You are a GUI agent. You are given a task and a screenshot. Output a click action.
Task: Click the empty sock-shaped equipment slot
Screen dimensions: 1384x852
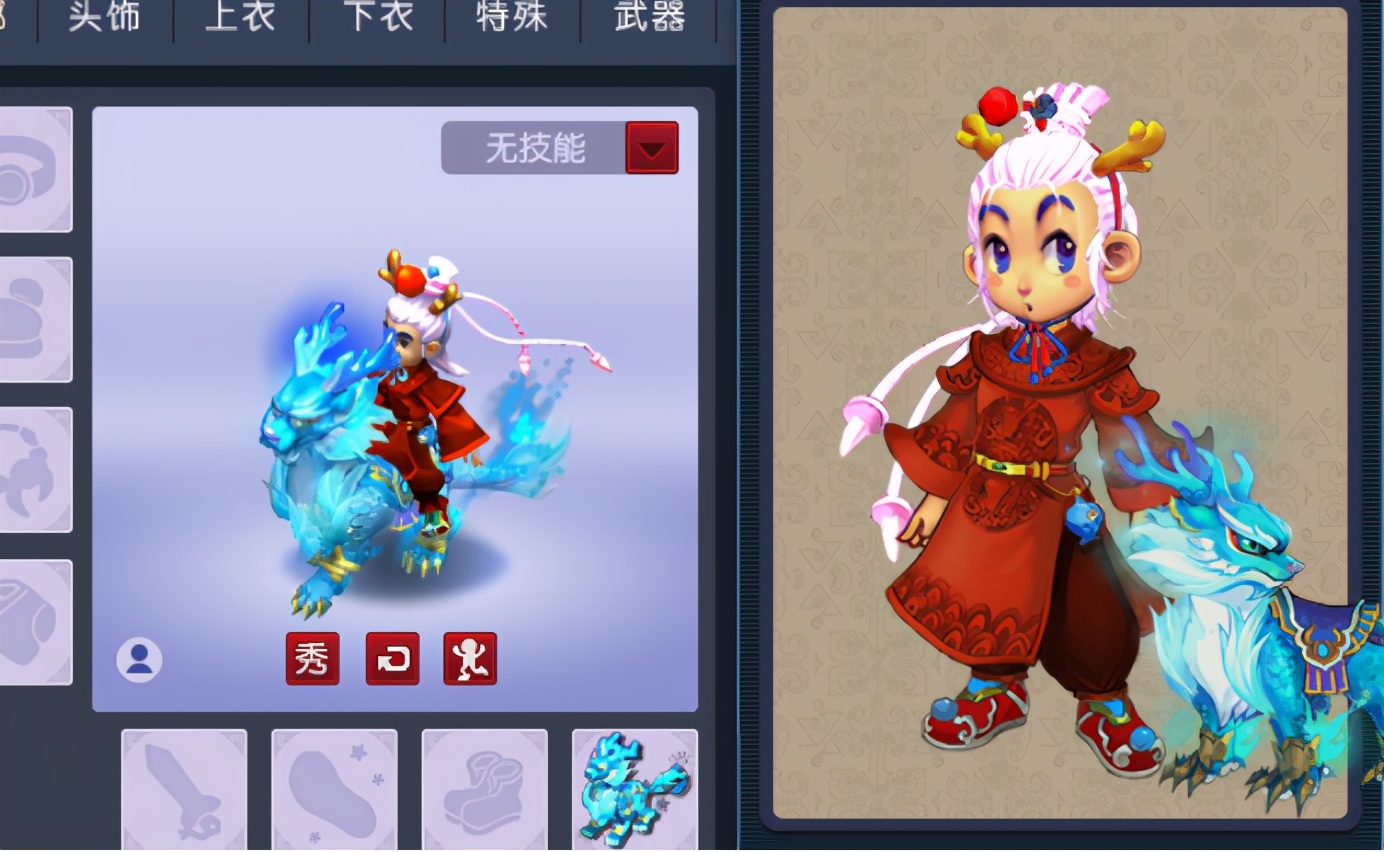(x=334, y=788)
